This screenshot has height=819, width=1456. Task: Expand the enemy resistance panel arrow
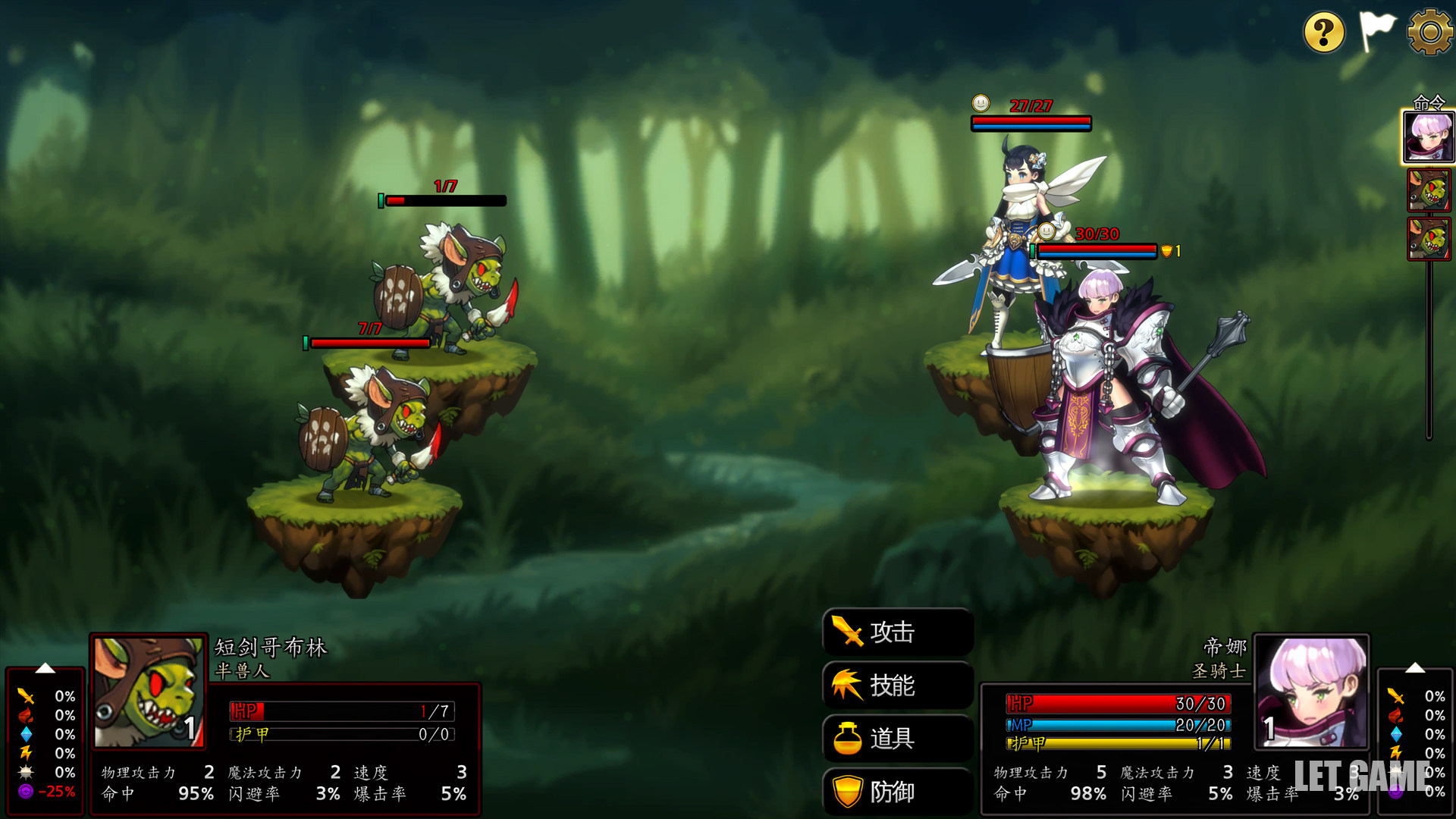tap(45, 668)
